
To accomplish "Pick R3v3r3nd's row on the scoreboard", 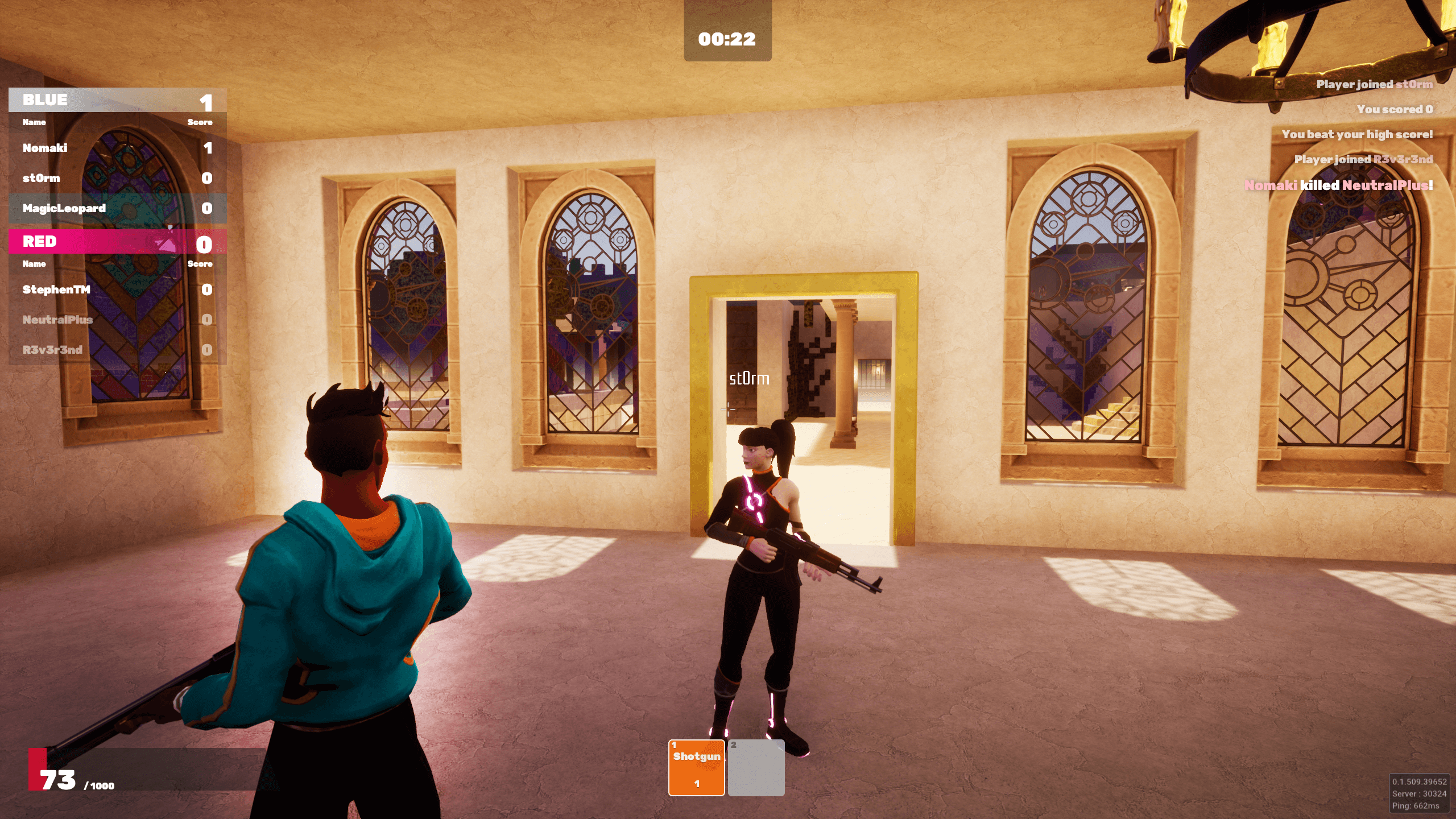I will (x=117, y=350).
